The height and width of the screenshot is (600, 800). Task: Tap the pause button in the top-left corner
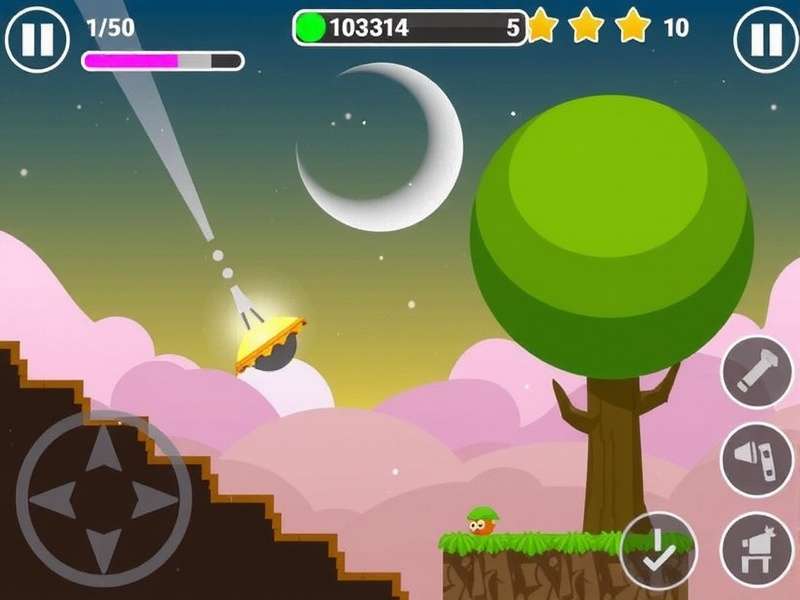point(37,39)
